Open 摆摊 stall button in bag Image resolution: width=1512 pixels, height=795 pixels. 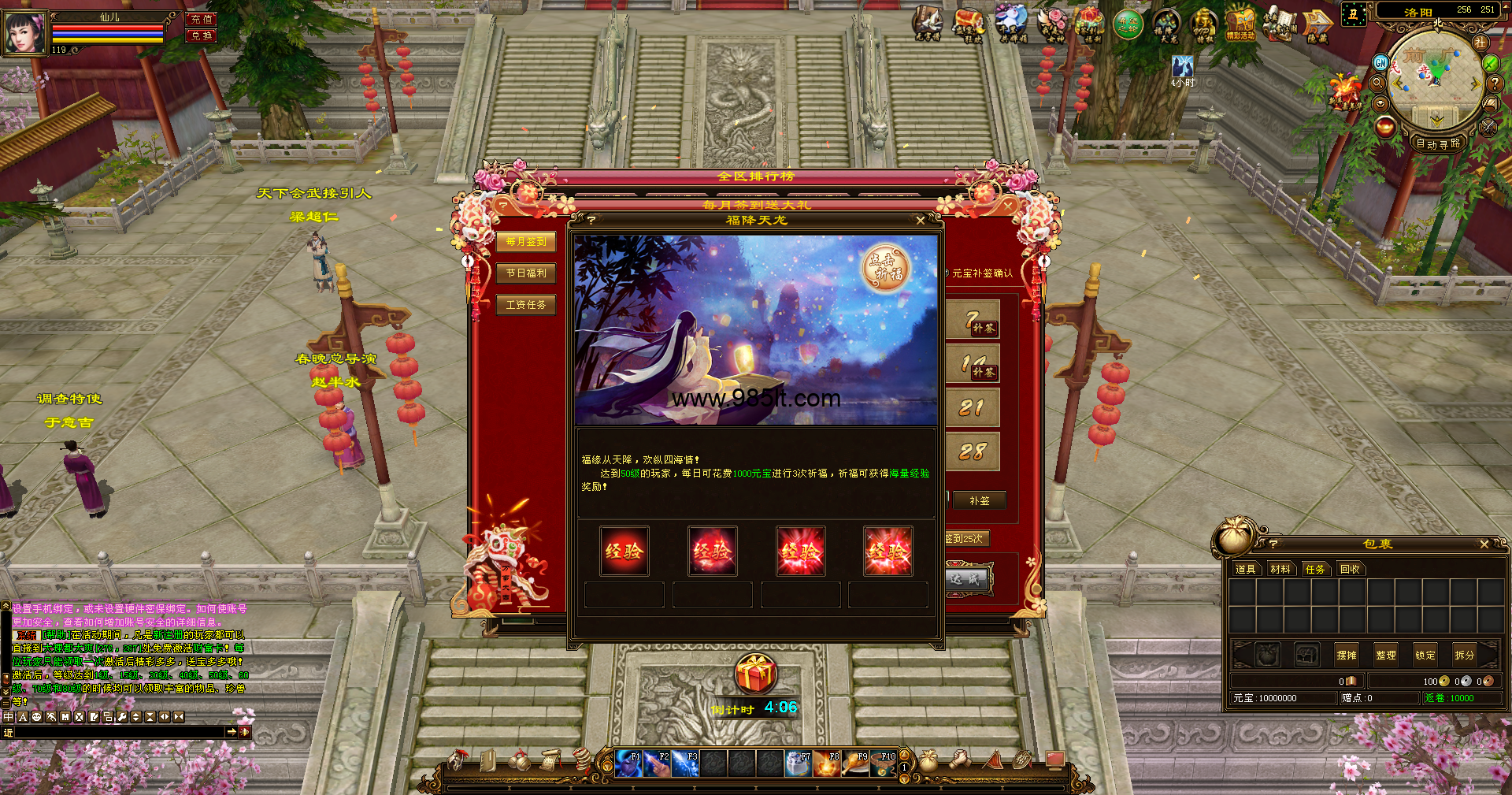tap(1347, 655)
